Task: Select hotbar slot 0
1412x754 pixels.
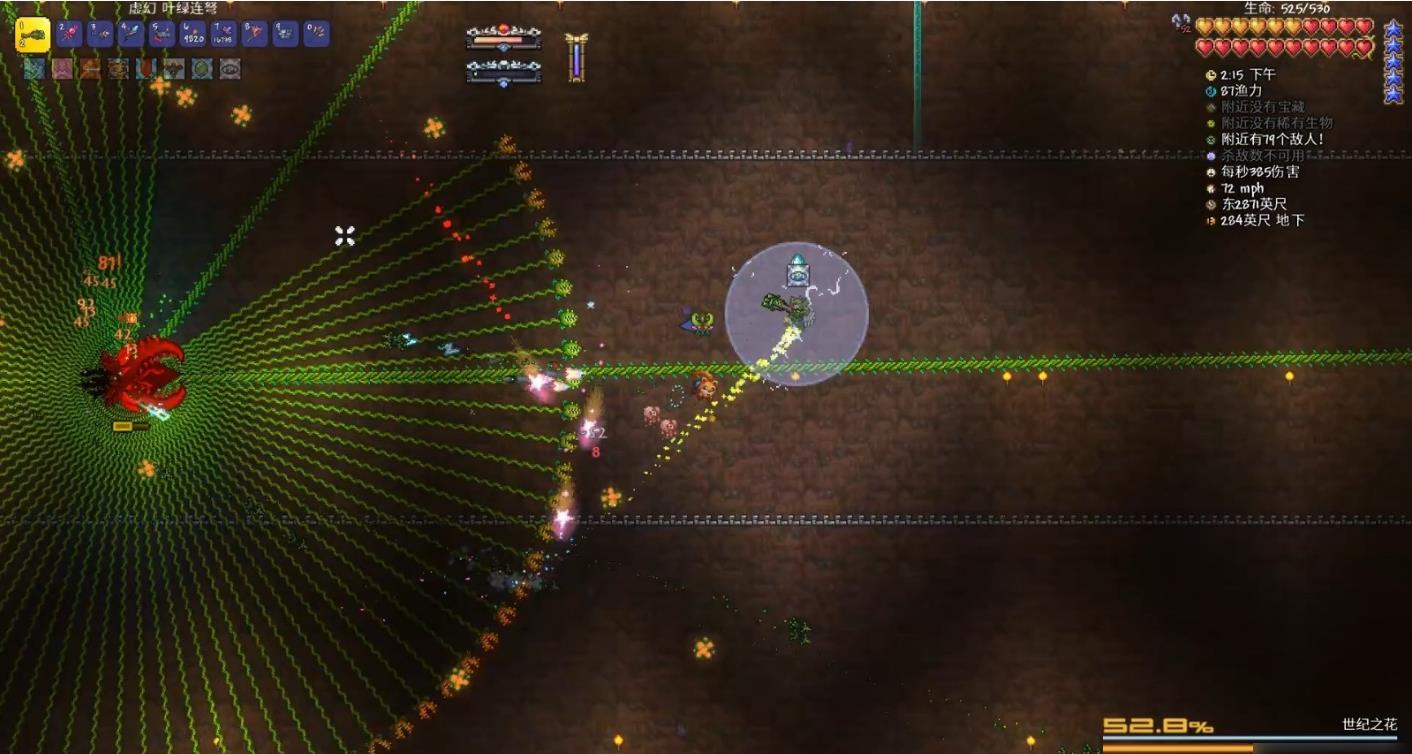Action: pyautogui.click(x=316, y=35)
